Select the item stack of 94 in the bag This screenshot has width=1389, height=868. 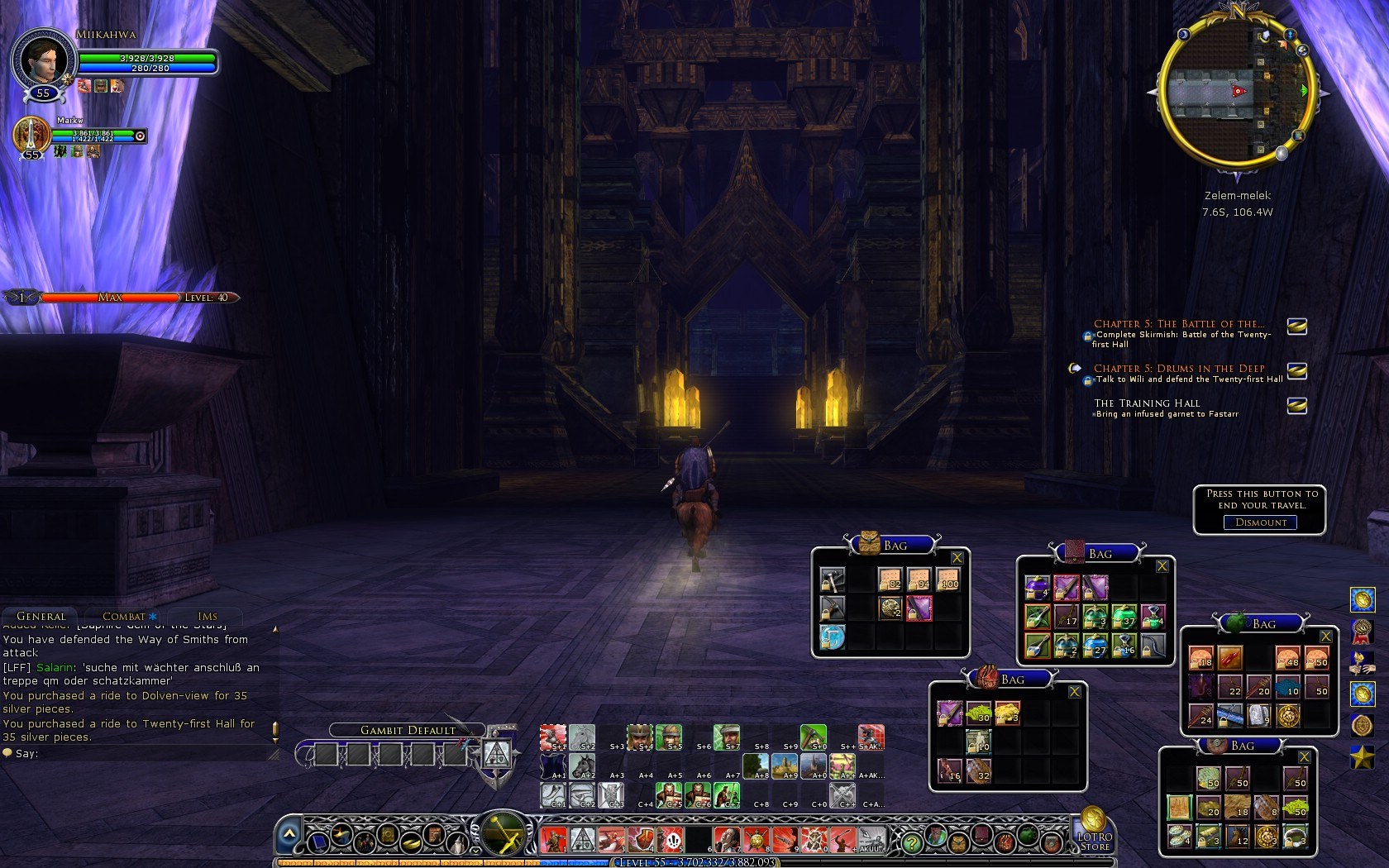click(919, 579)
